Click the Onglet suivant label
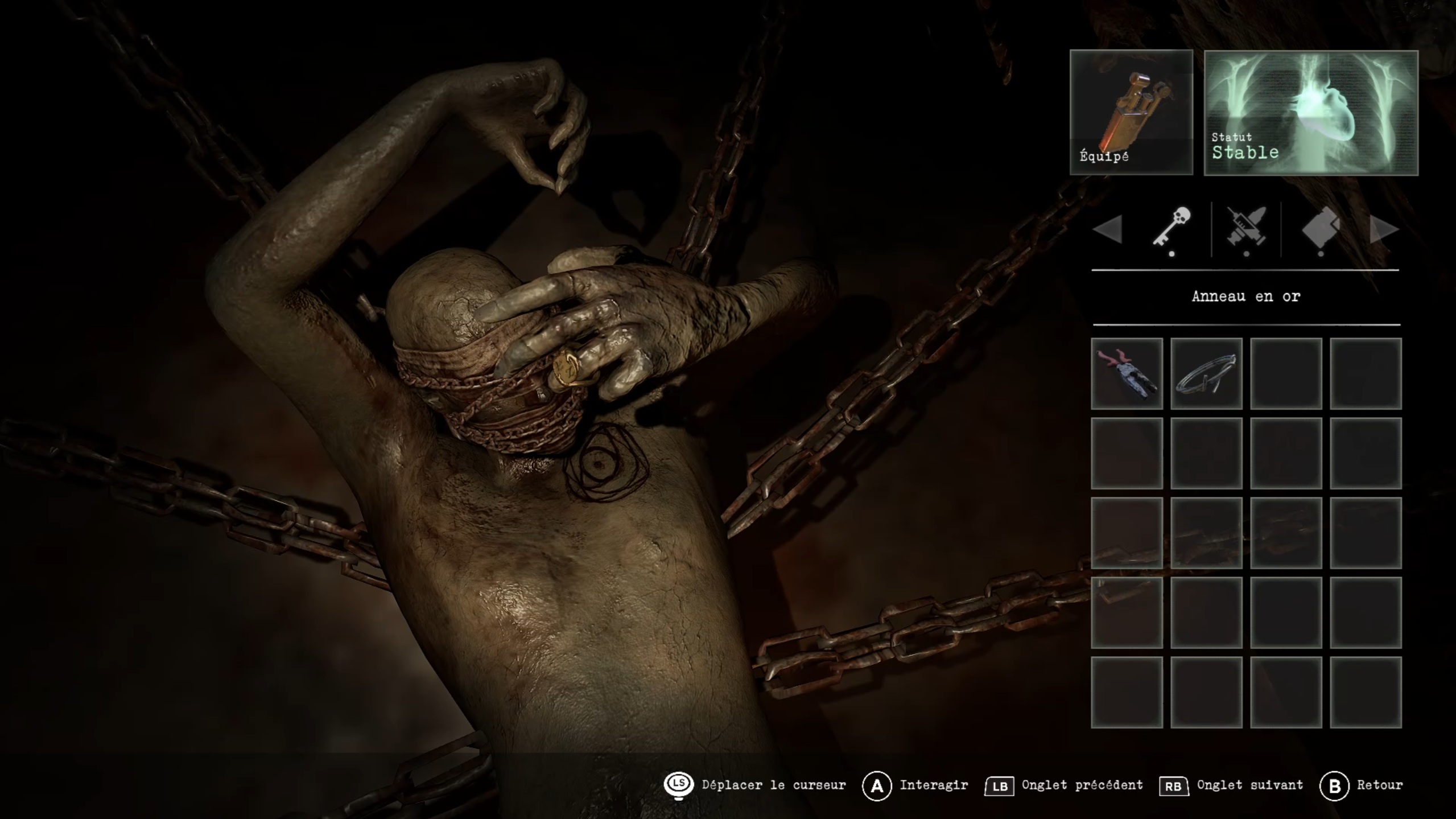This screenshot has width=1456, height=819. coord(1249,785)
